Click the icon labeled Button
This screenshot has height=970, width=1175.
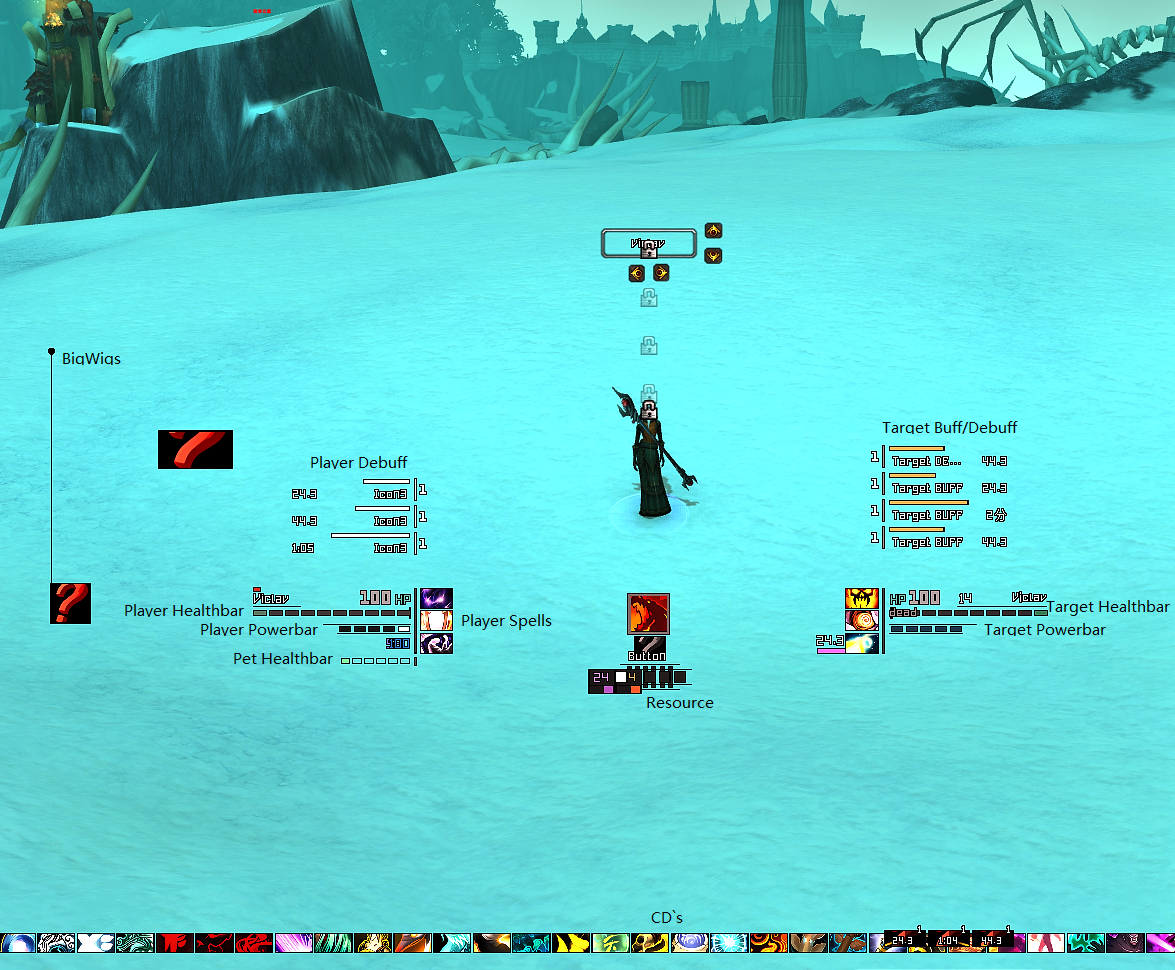pyautogui.click(x=648, y=647)
